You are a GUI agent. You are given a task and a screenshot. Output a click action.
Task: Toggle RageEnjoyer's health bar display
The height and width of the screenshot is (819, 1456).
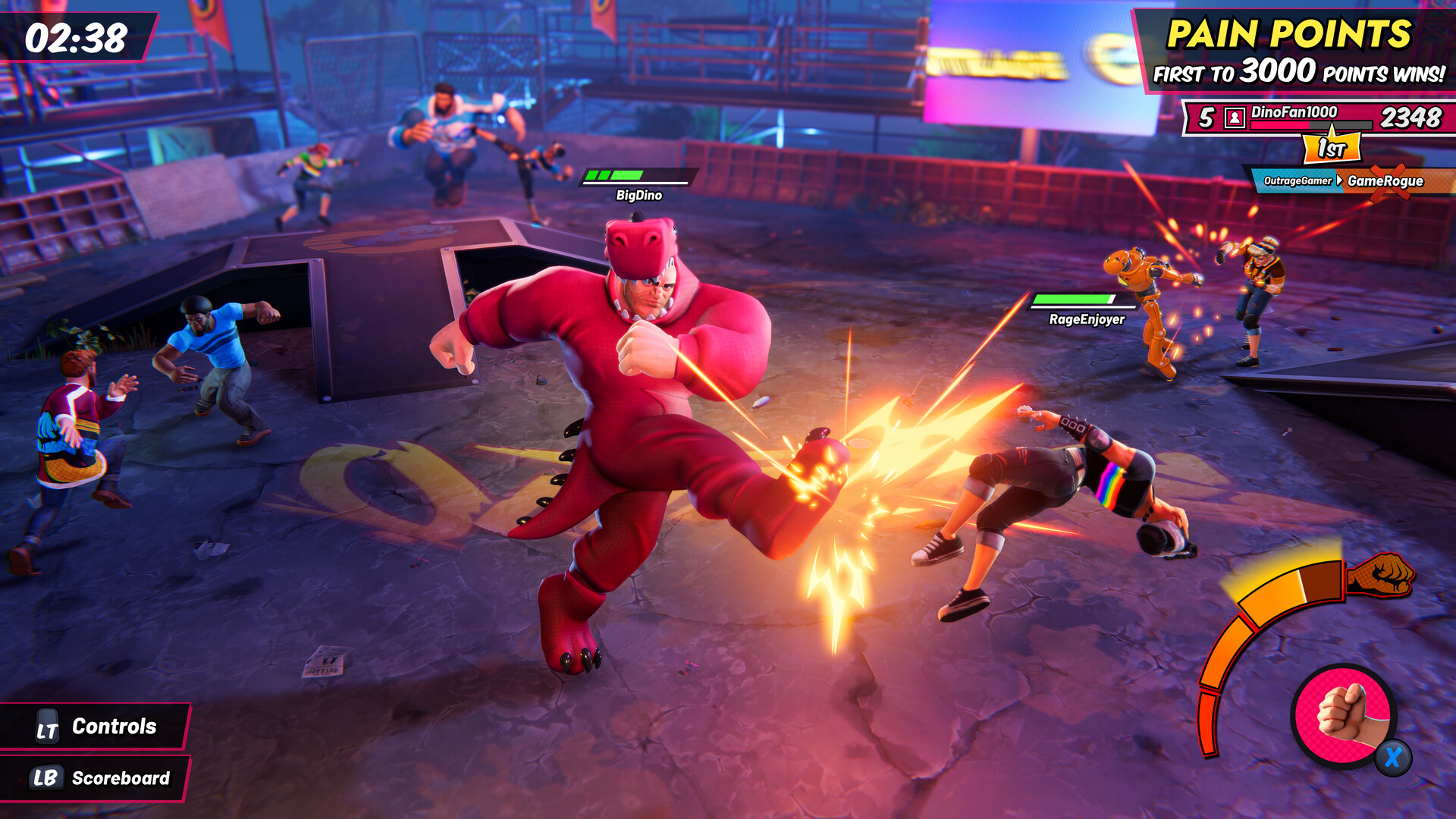click(1075, 301)
